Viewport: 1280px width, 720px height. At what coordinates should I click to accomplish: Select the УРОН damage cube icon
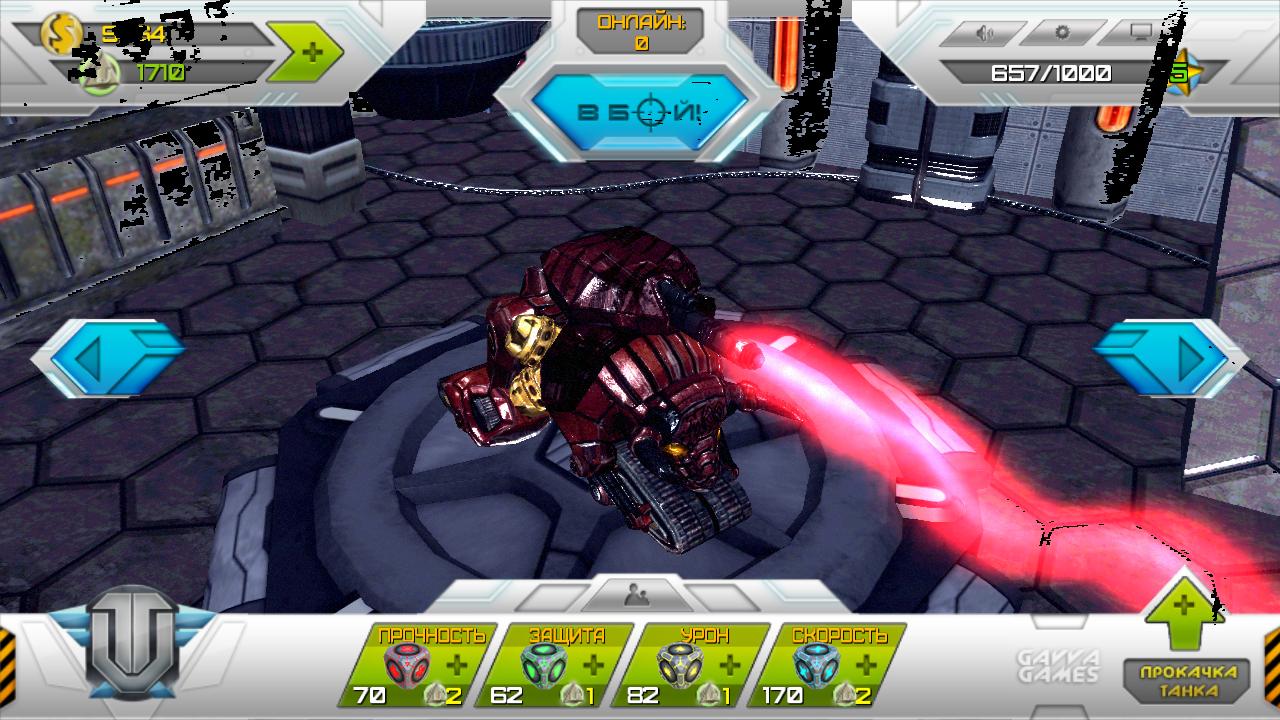(x=681, y=664)
